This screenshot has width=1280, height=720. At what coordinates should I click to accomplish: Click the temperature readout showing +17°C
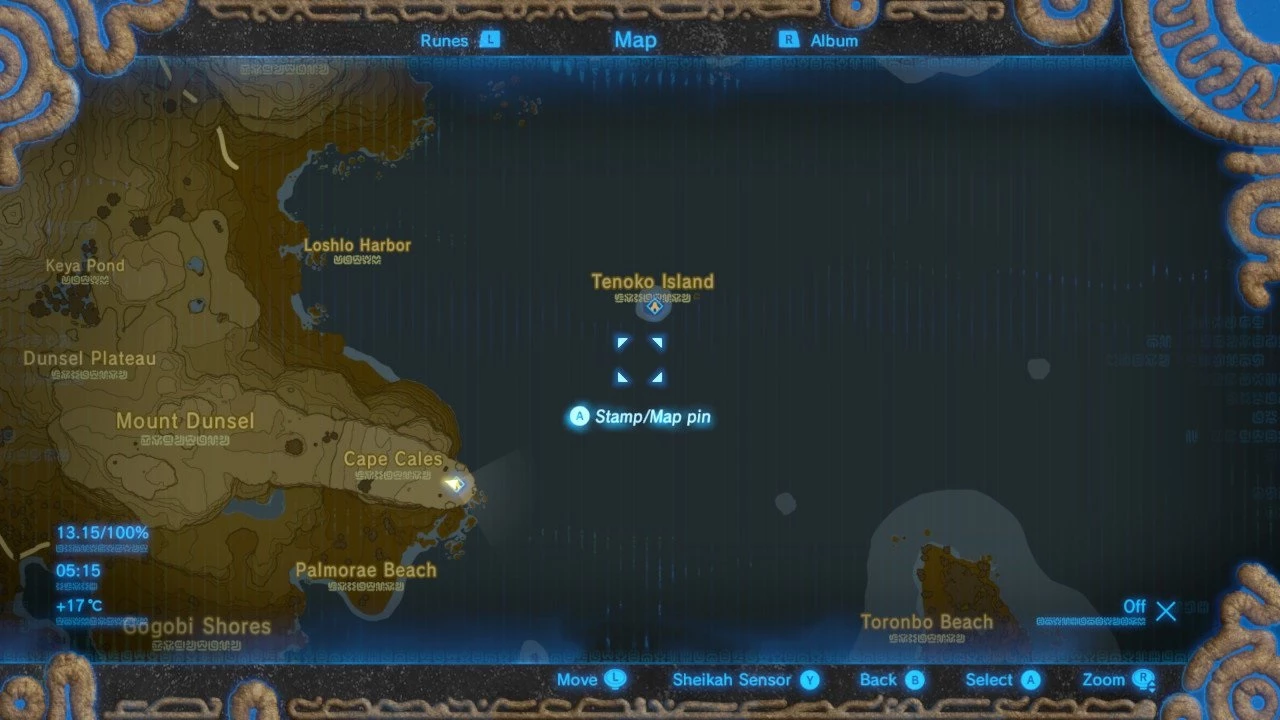80,606
